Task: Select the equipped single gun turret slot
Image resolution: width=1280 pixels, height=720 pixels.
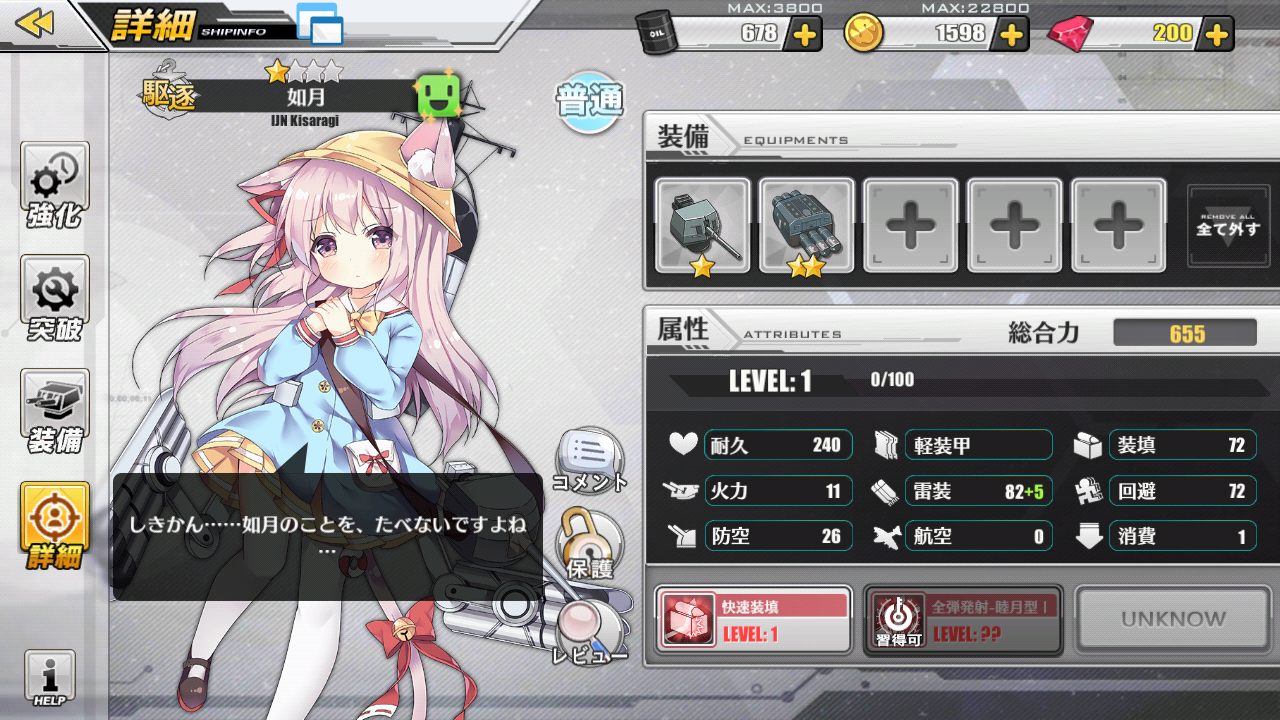Action: coord(702,225)
